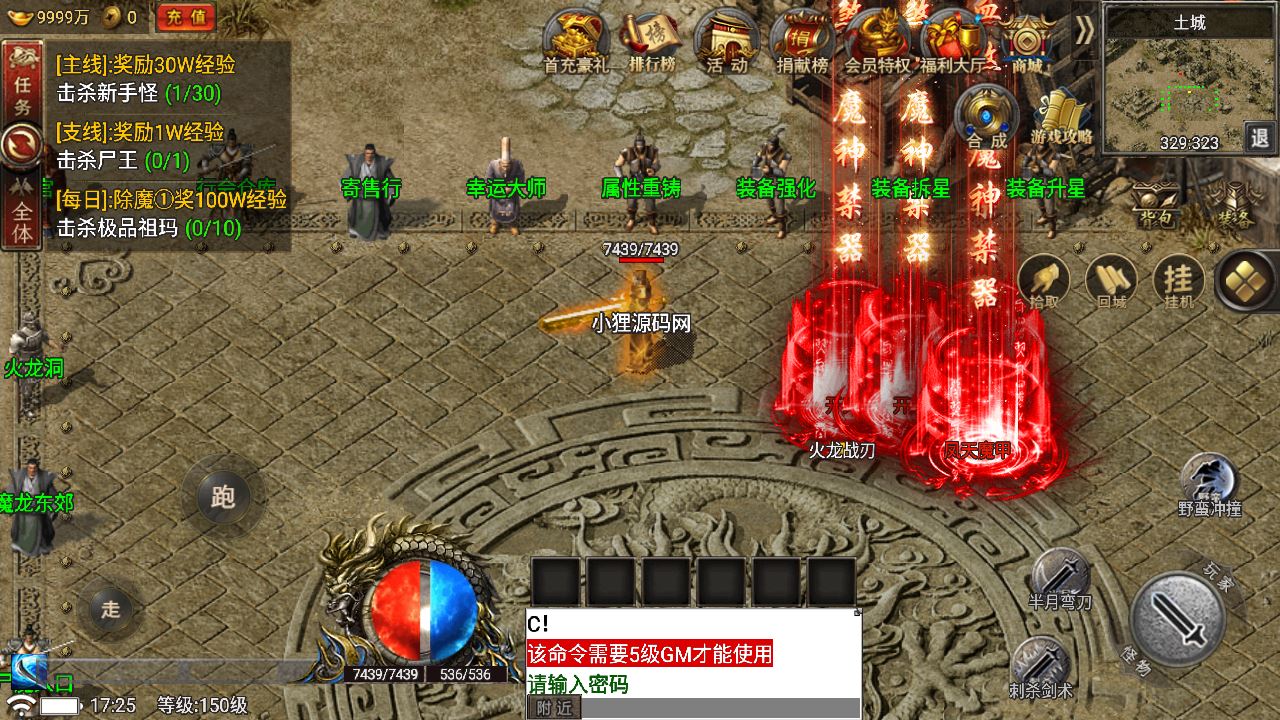Activate the 刺杀剑术 skill

[1041, 665]
